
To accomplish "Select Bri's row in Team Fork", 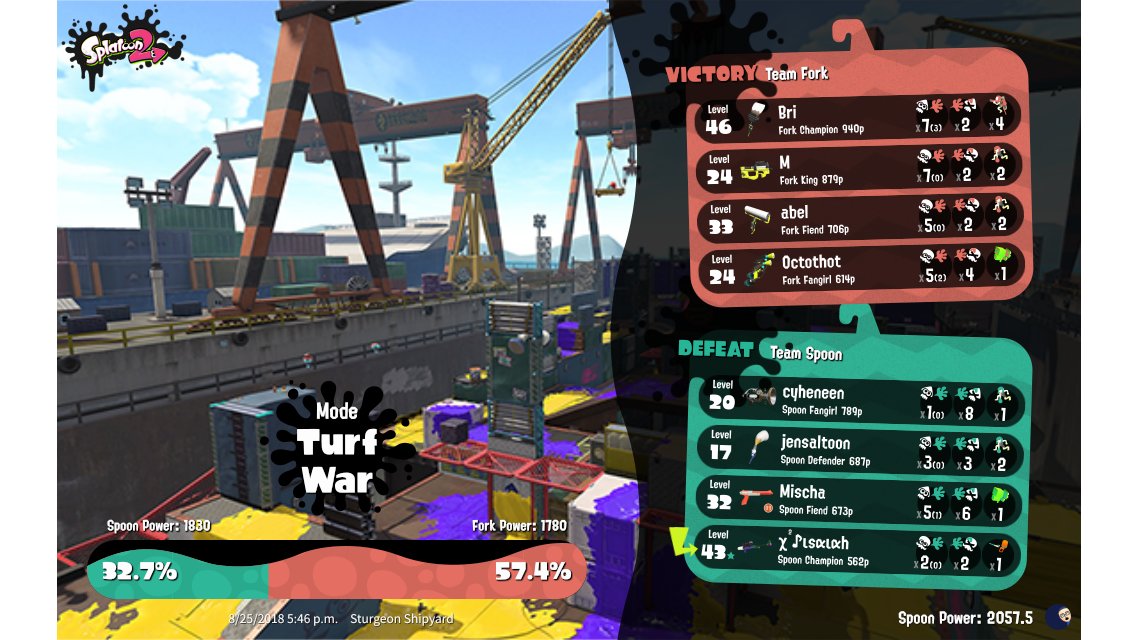I will click(858, 116).
